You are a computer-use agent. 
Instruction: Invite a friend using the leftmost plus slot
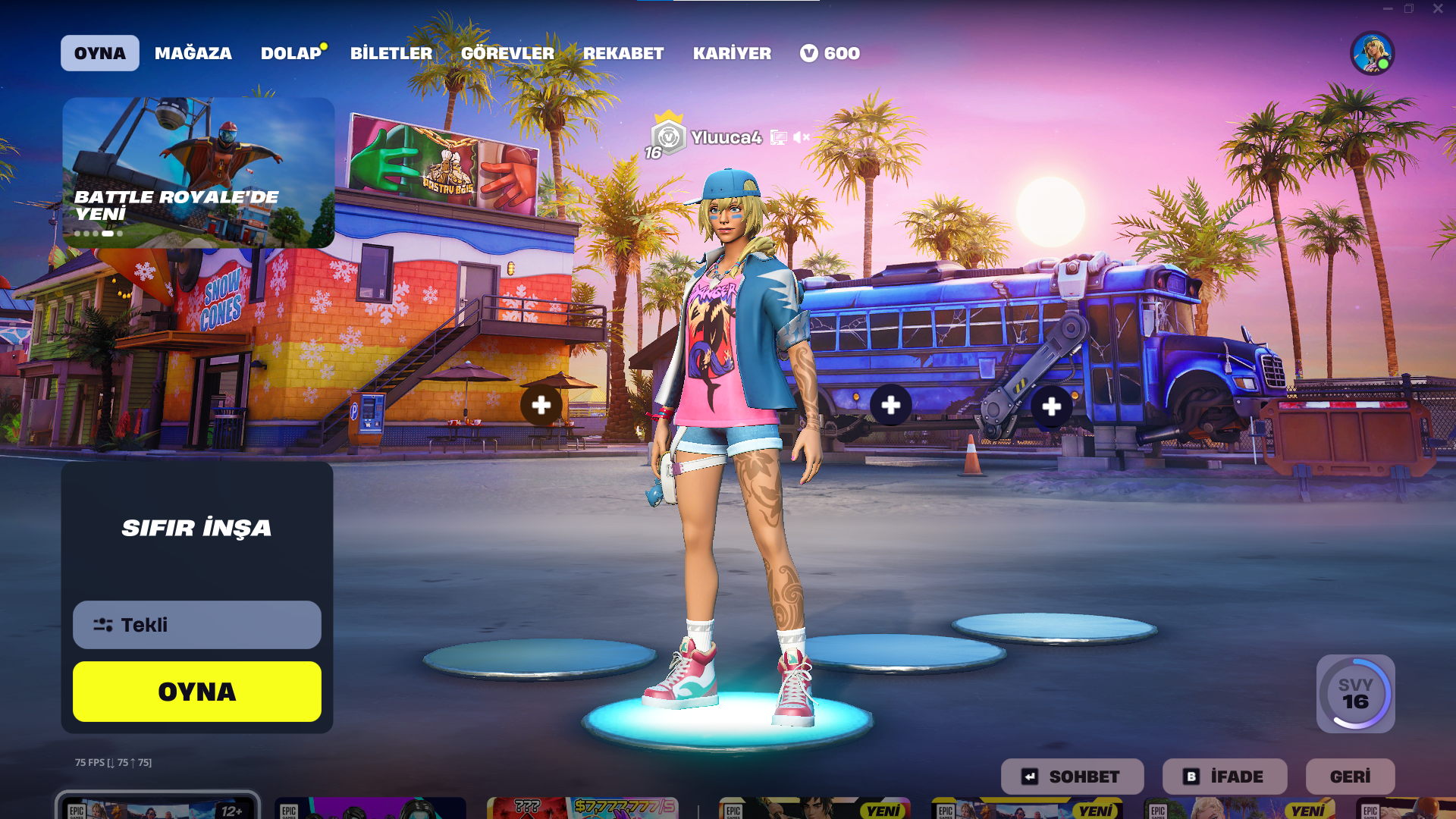point(541,405)
